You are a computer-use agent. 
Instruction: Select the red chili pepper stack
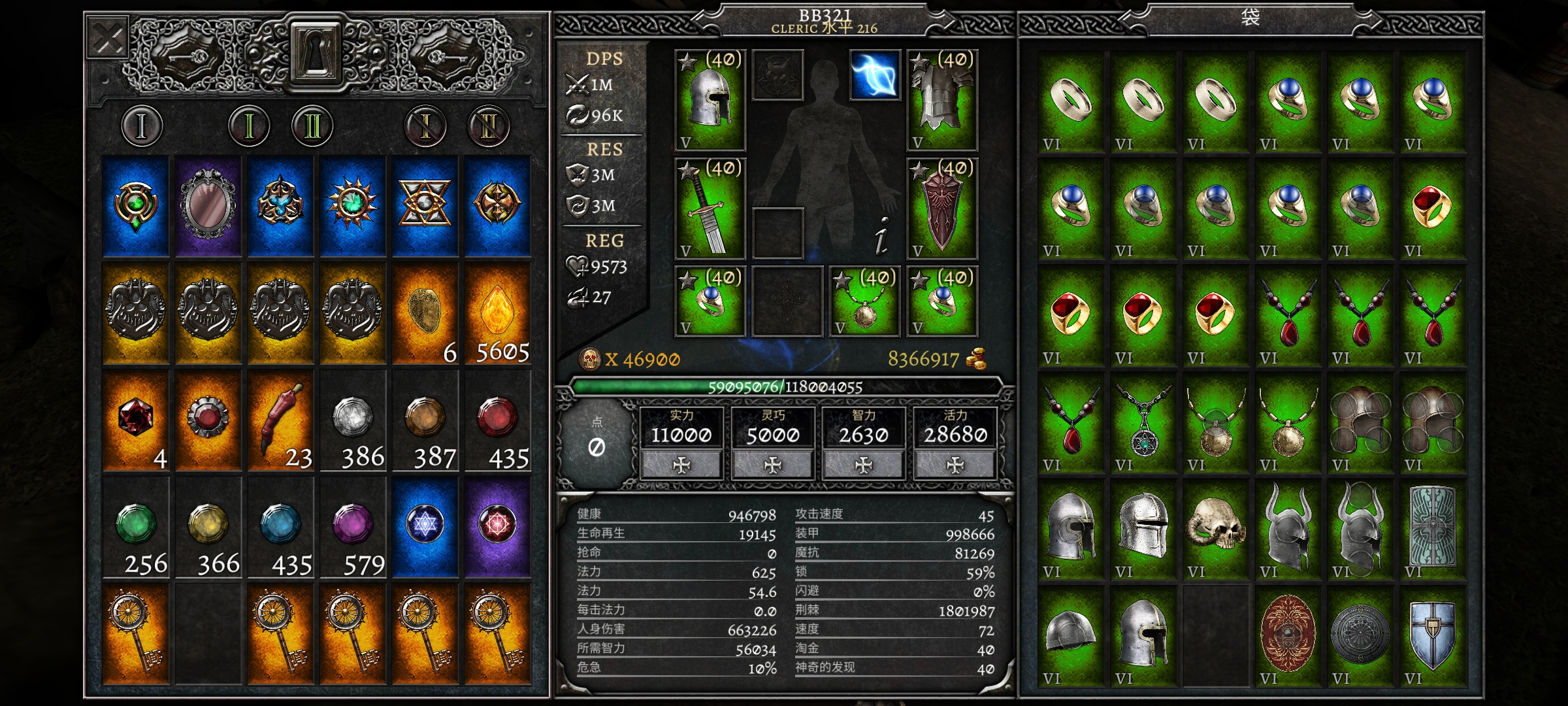[x=281, y=420]
